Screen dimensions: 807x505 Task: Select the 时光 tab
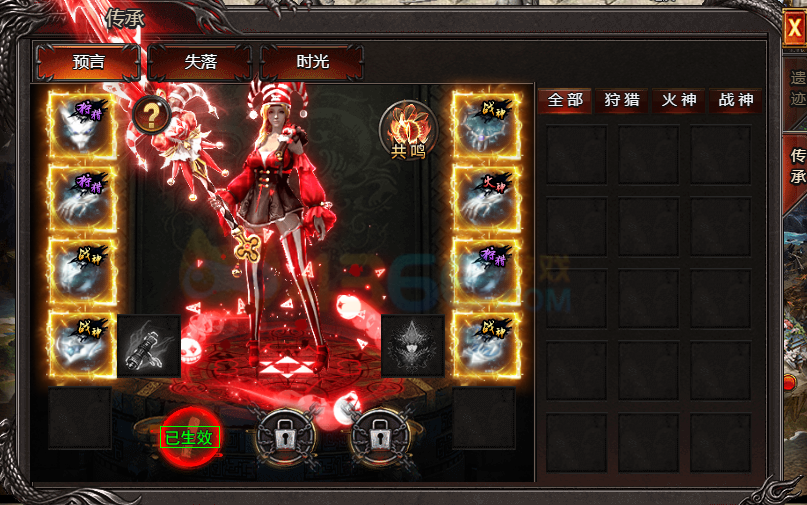pos(312,62)
